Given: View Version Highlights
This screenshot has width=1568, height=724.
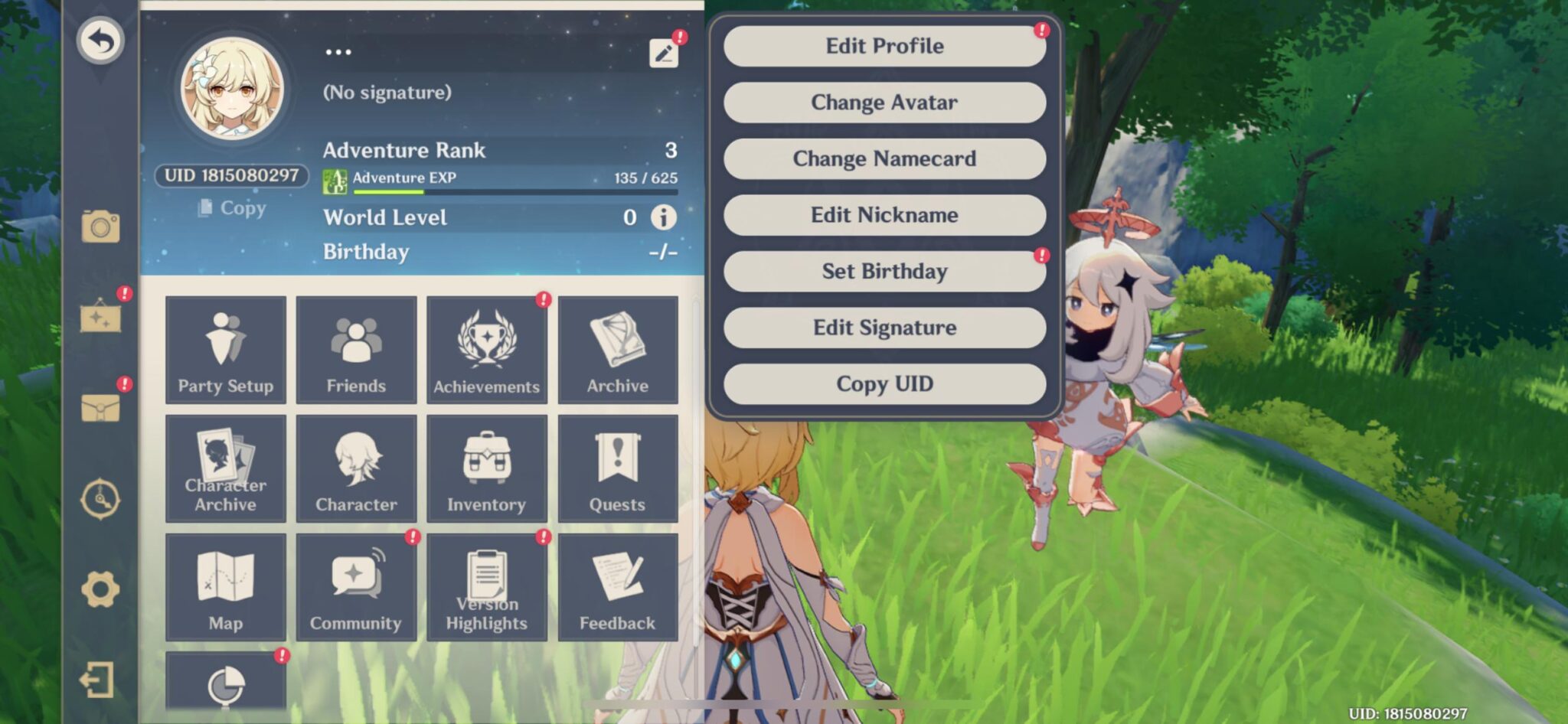Looking at the screenshot, I should point(487,586).
